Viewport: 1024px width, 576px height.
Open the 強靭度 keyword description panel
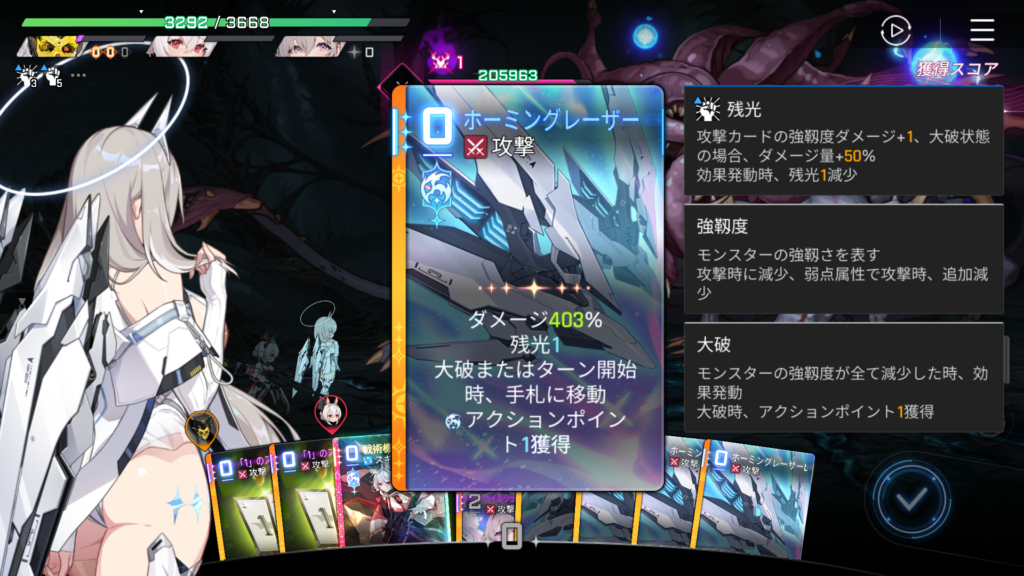point(843,259)
